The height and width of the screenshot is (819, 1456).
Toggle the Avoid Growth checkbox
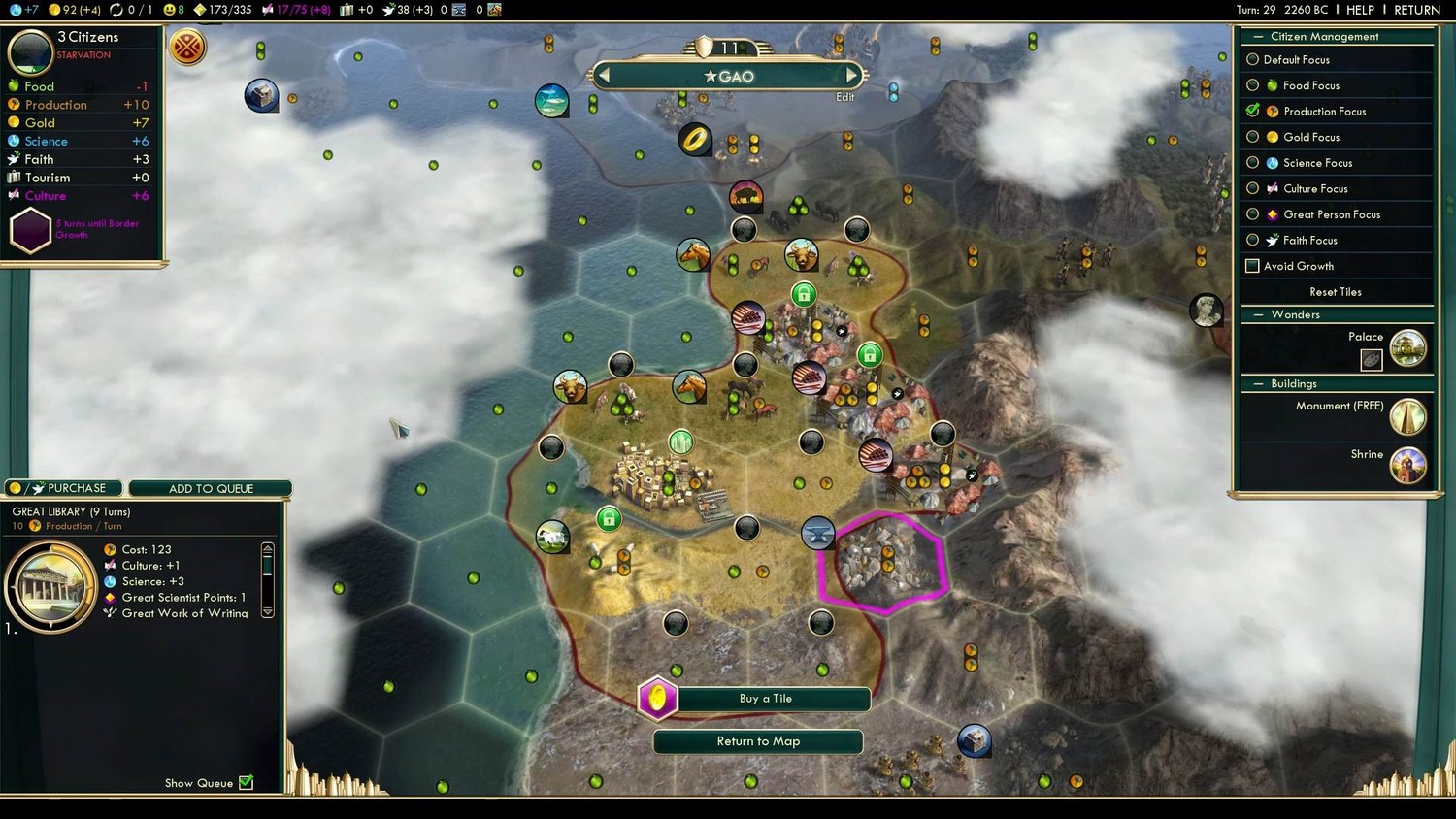tap(1252, 266)
